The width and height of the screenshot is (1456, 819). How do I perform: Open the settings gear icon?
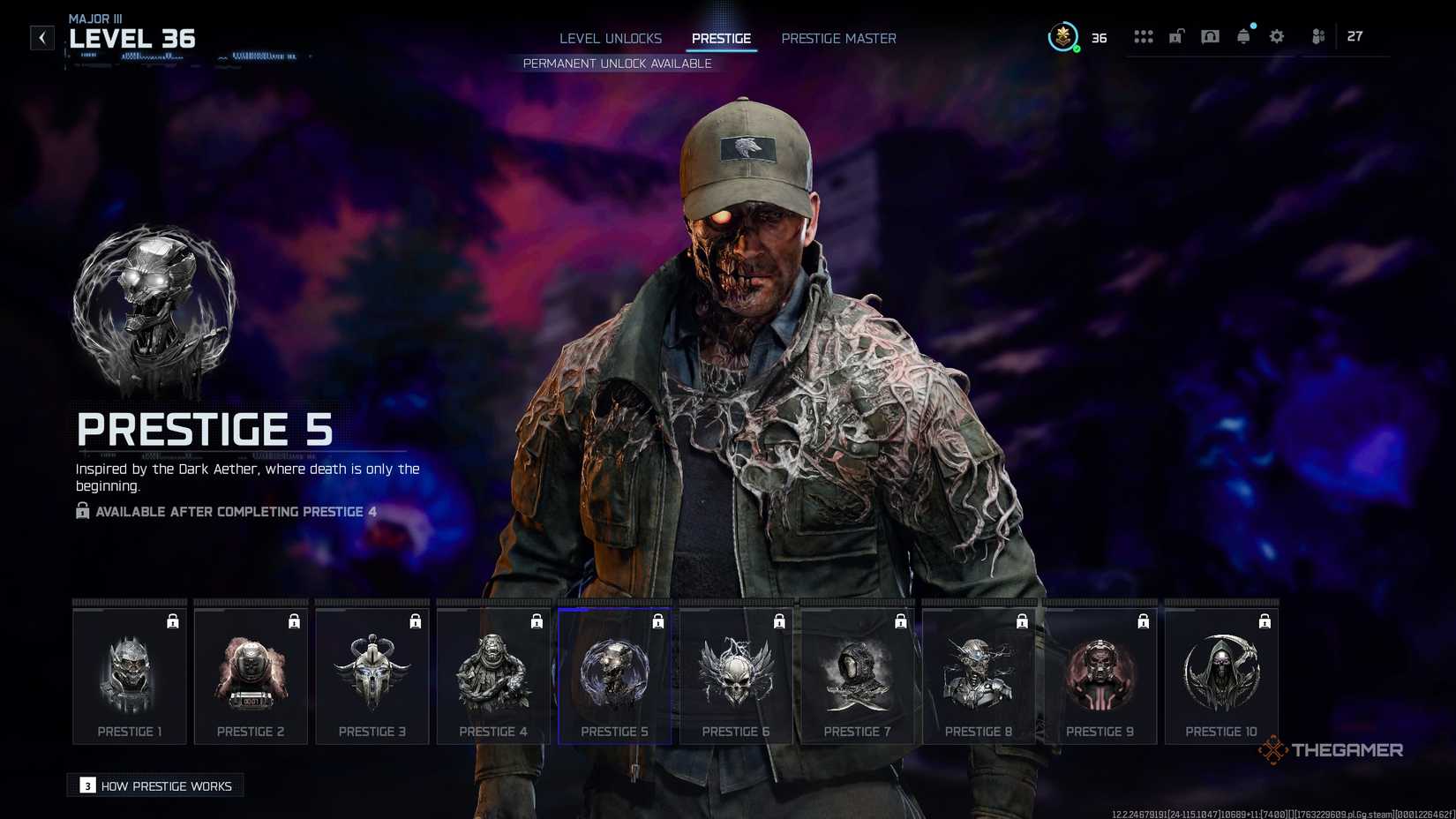(x=1276, y=36)
